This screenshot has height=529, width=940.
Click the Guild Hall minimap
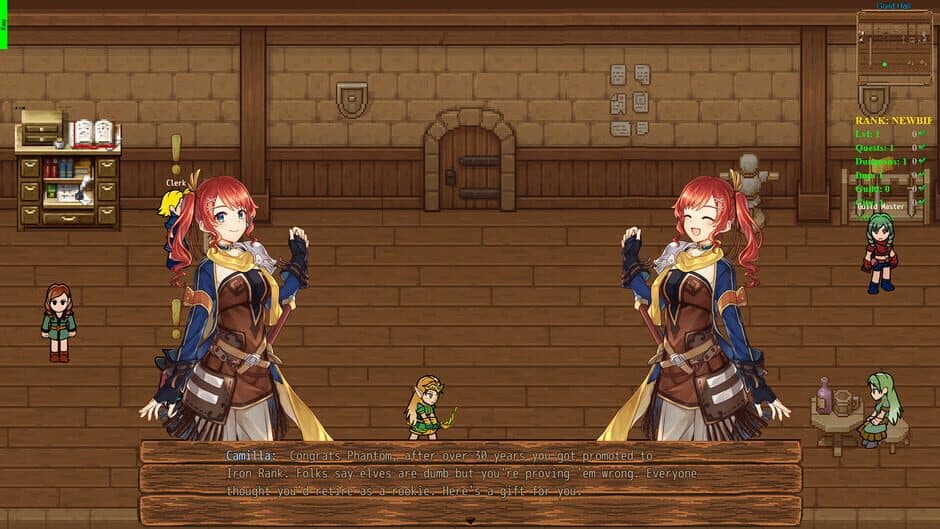(x=894, y=47)
